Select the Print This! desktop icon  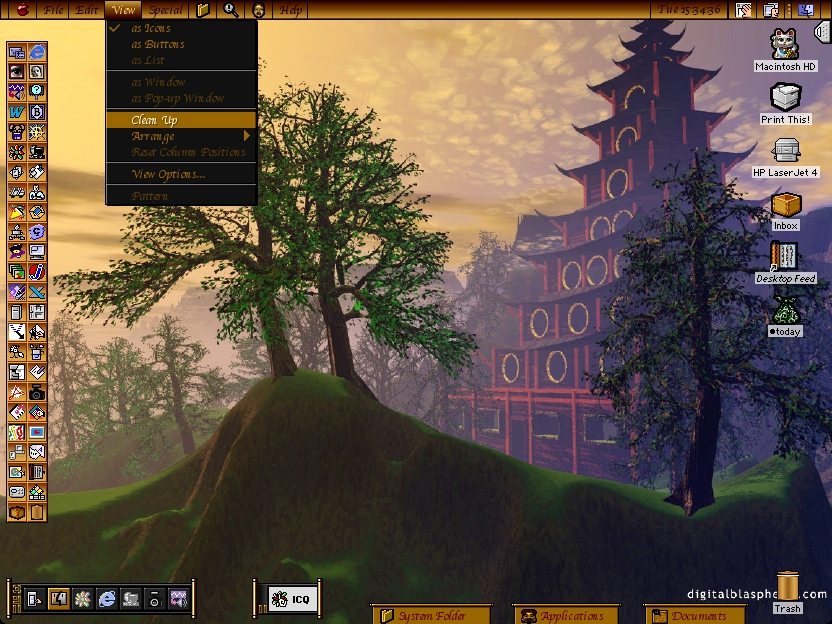click(x=786, y=98)
